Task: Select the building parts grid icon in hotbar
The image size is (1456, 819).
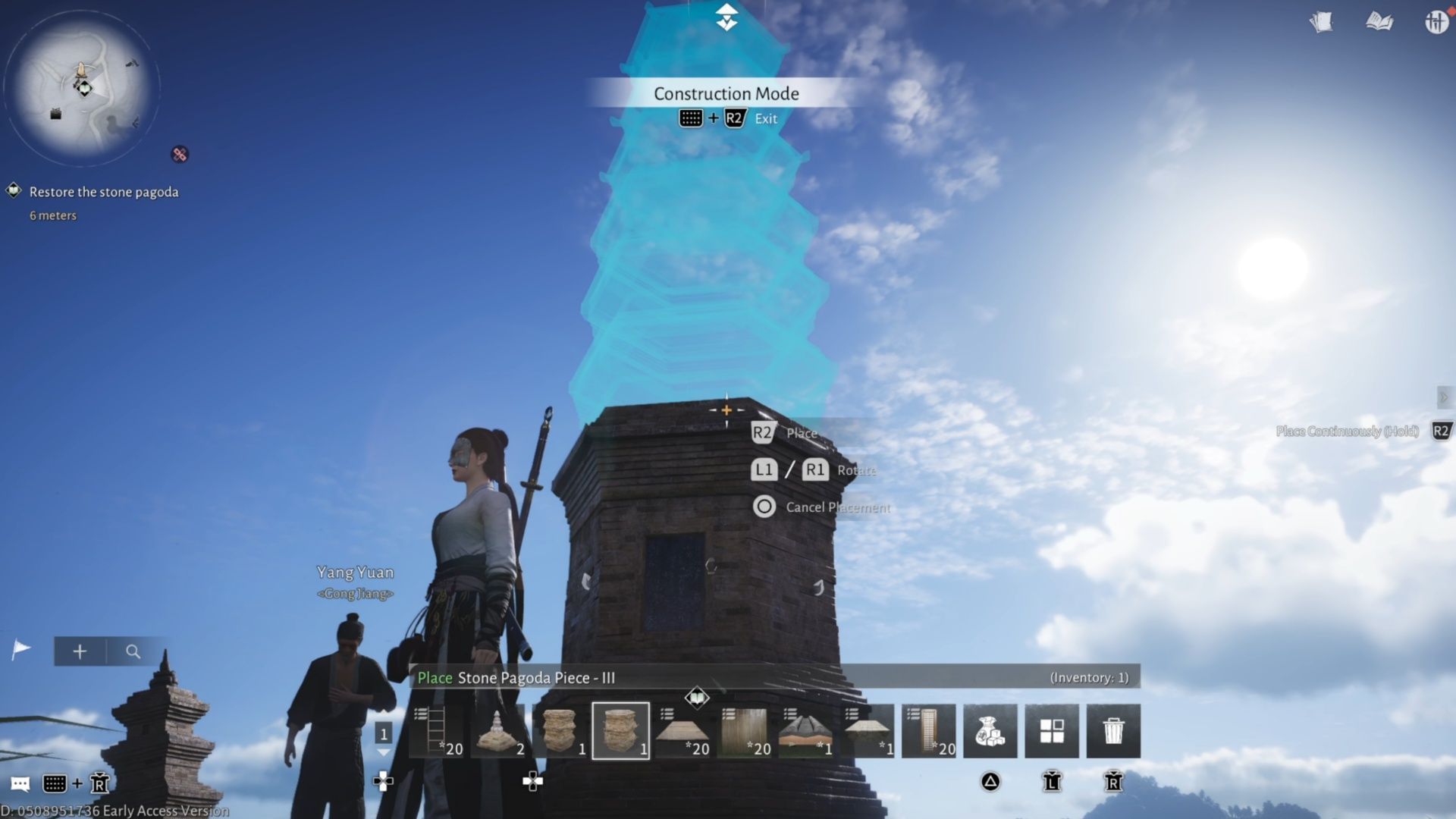Action: point(1052,730)
